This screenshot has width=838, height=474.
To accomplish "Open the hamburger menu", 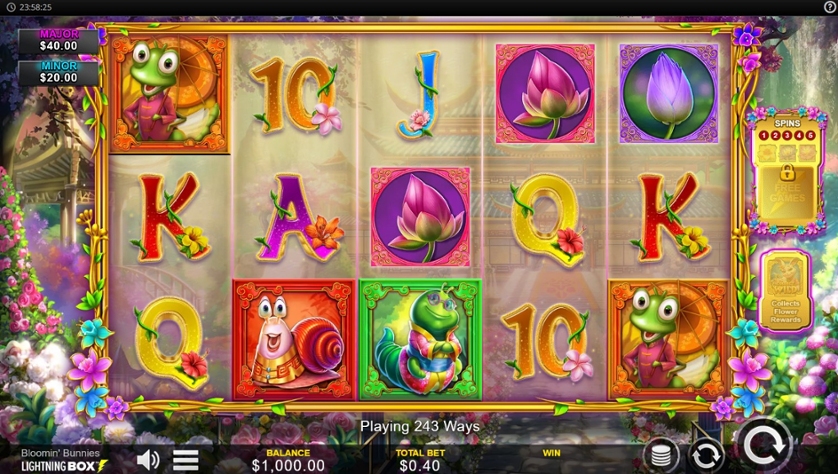I will [x=186, y=460].
